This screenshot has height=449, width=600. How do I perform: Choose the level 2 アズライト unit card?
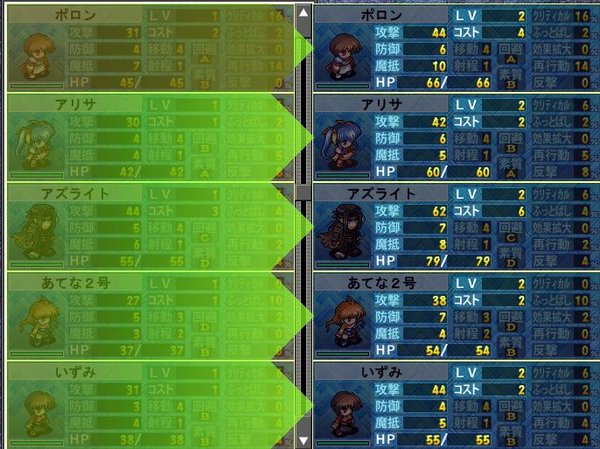[x=457, y=227]
